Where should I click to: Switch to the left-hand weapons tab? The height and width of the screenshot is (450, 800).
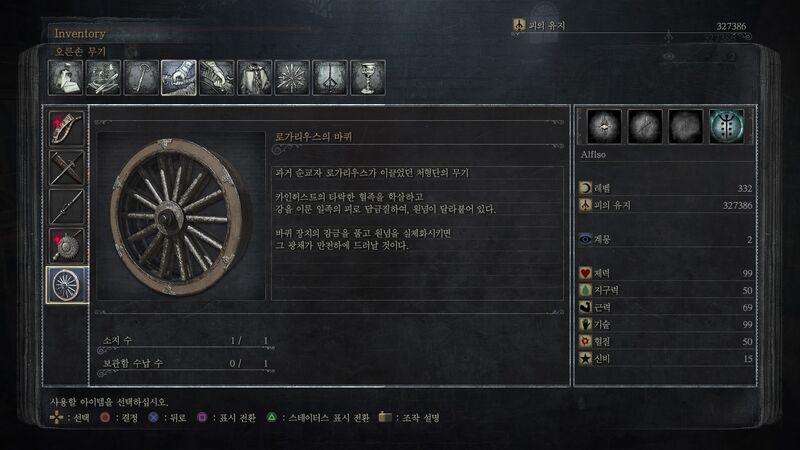coord(216,77)
